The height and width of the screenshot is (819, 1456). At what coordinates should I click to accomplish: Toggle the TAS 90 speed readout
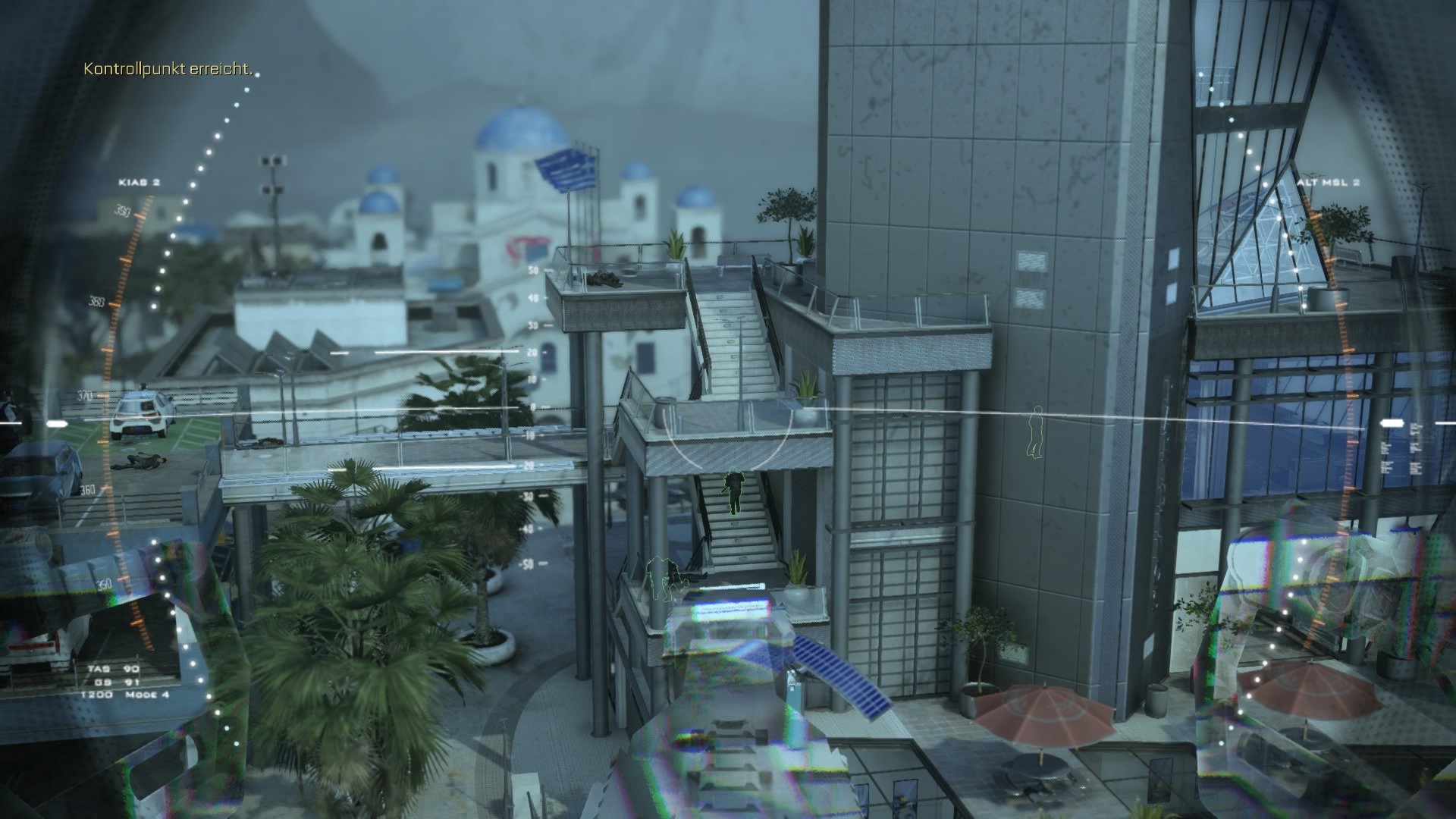[115, 668]
